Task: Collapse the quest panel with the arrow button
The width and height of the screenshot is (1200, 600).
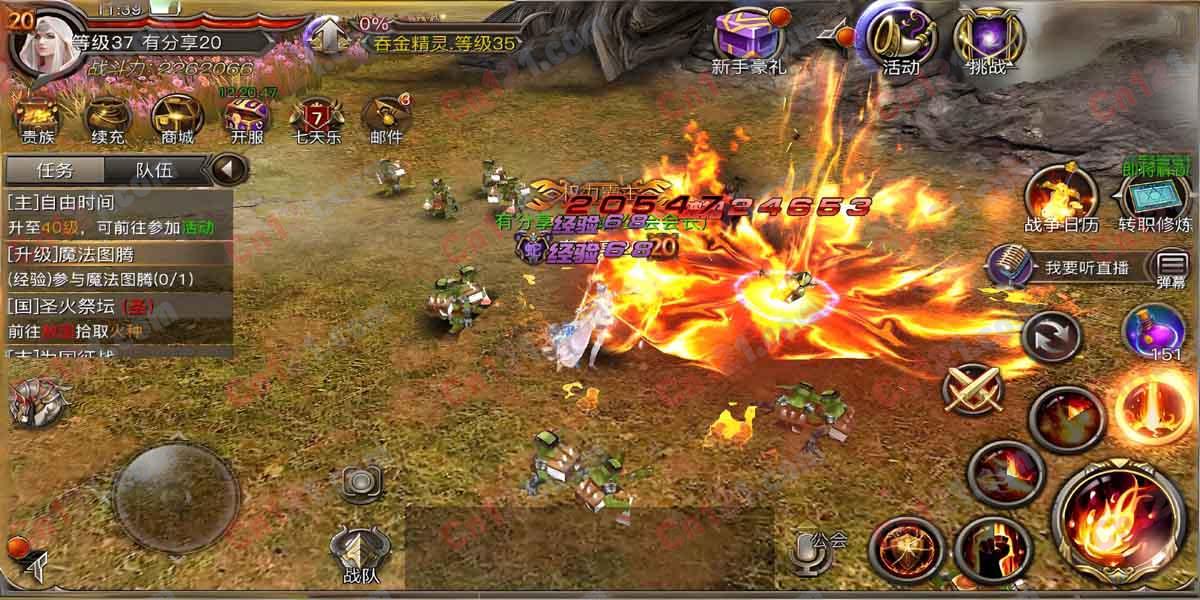Action: pos(230,169)
